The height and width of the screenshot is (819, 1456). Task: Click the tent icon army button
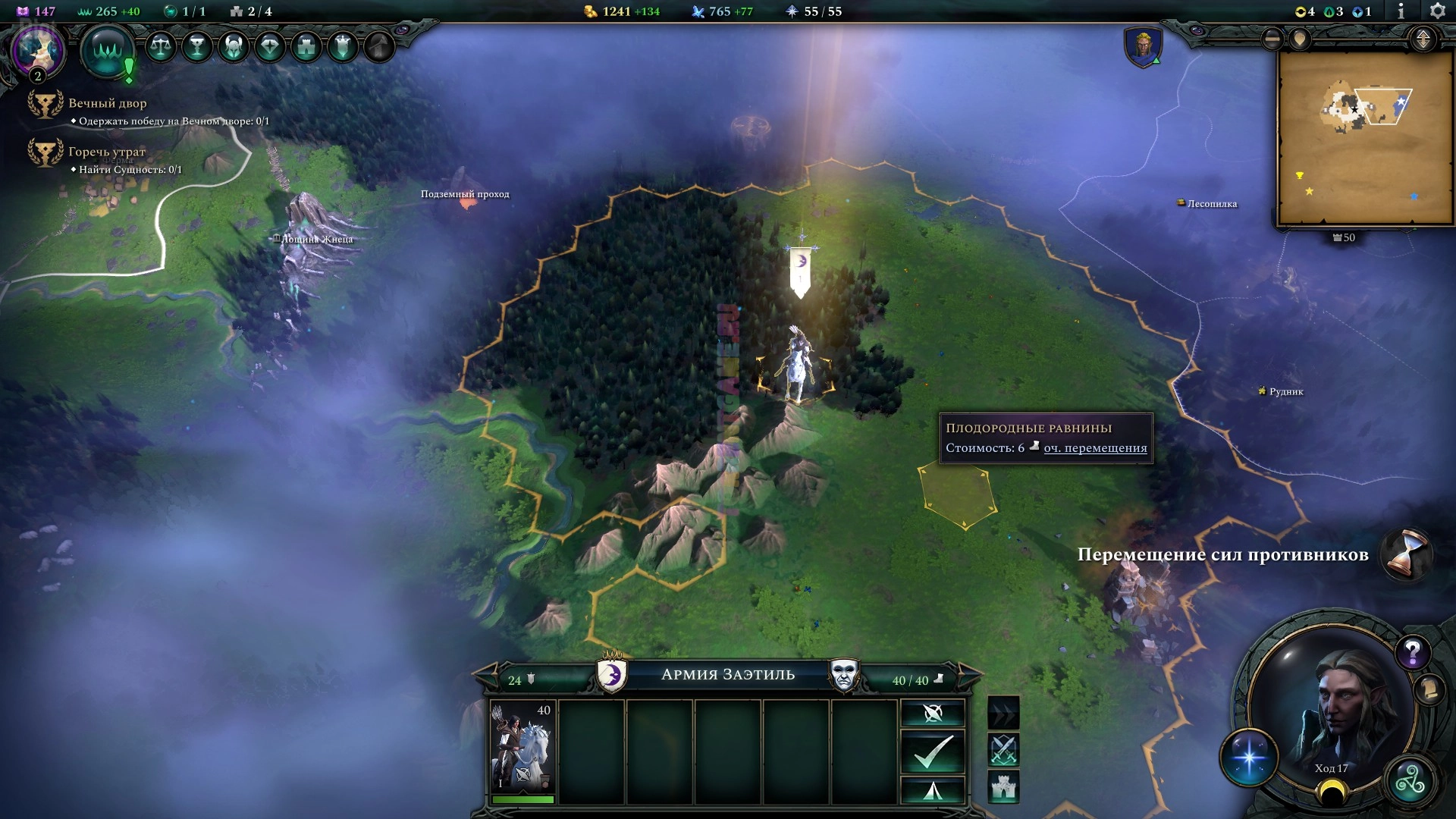pyautogui.click(x=933, y=791)
